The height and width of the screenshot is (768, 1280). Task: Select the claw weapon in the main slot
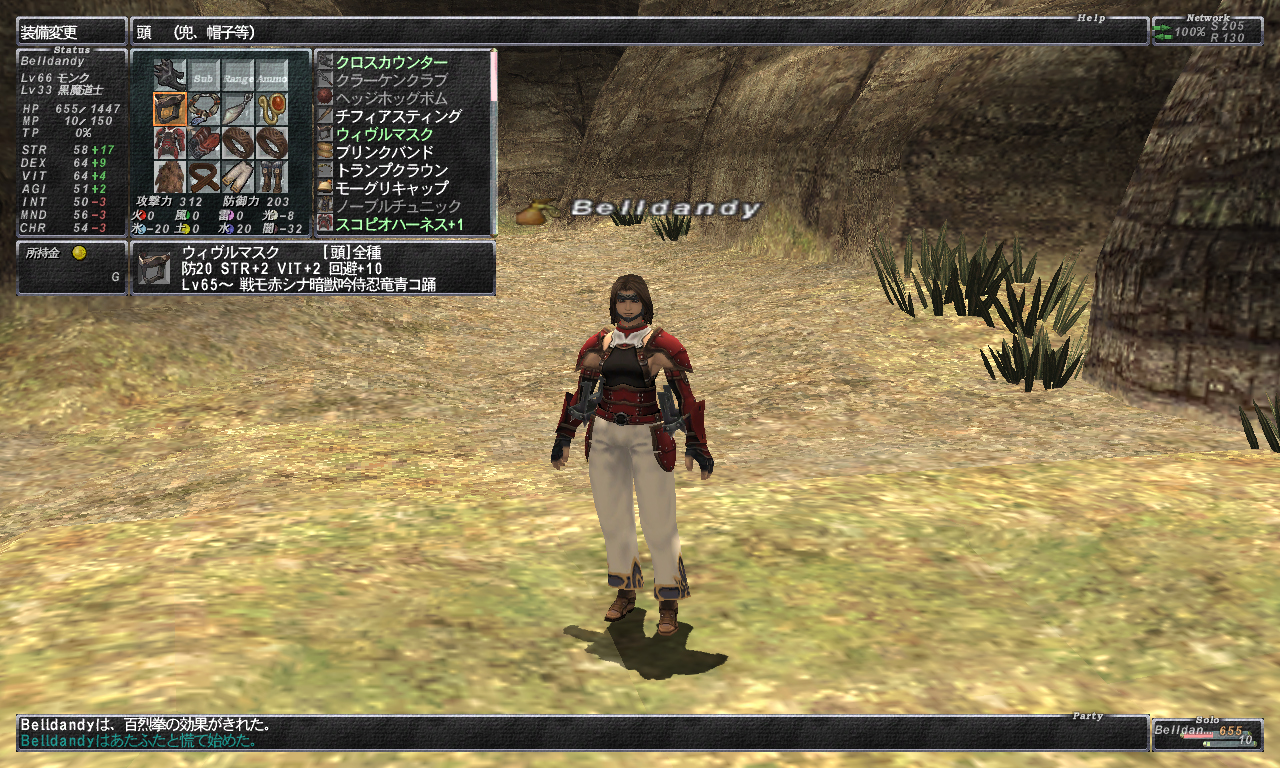click(x=170, y=75)
